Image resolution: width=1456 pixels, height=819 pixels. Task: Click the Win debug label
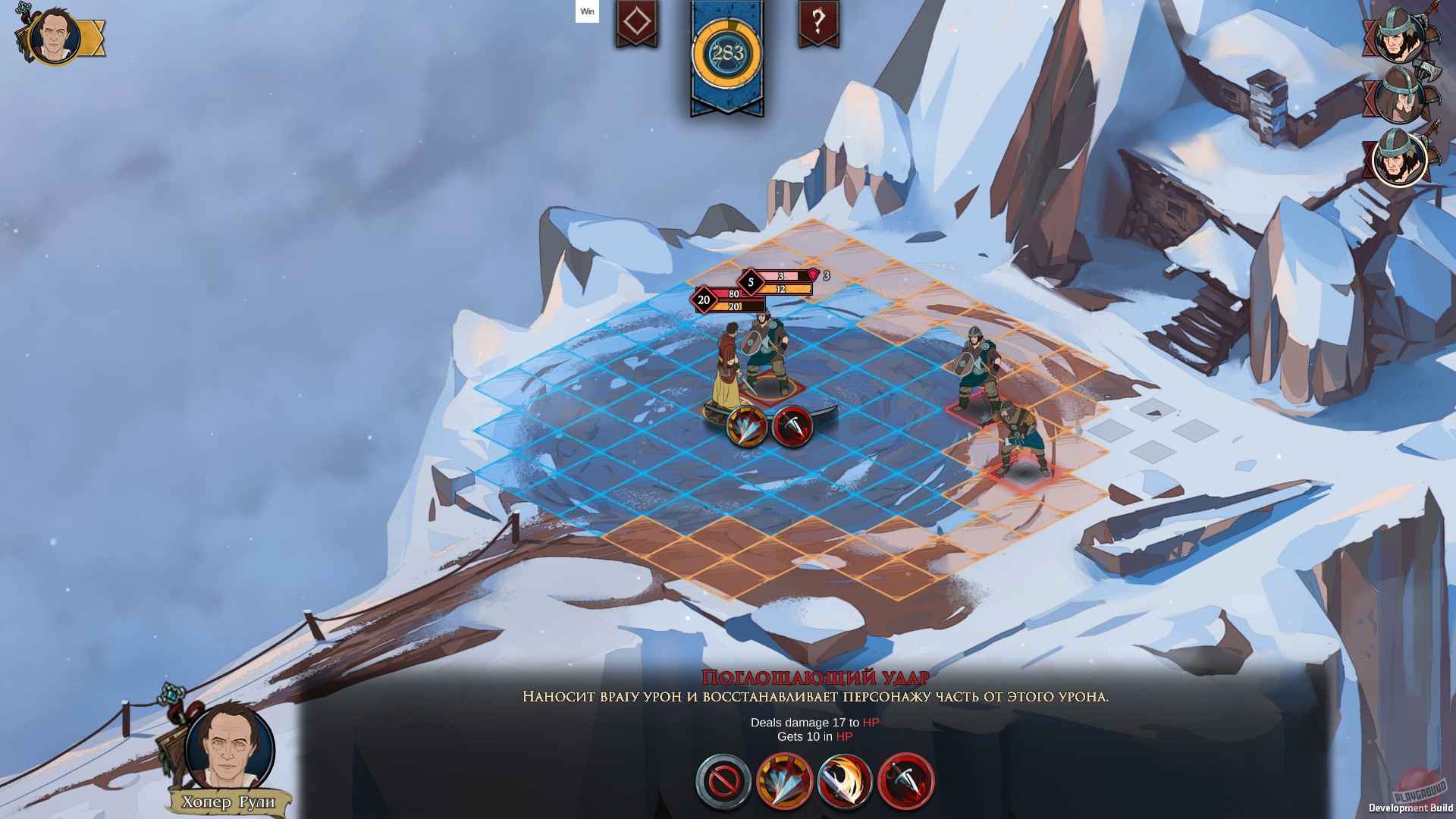click(x=585, y=12)
